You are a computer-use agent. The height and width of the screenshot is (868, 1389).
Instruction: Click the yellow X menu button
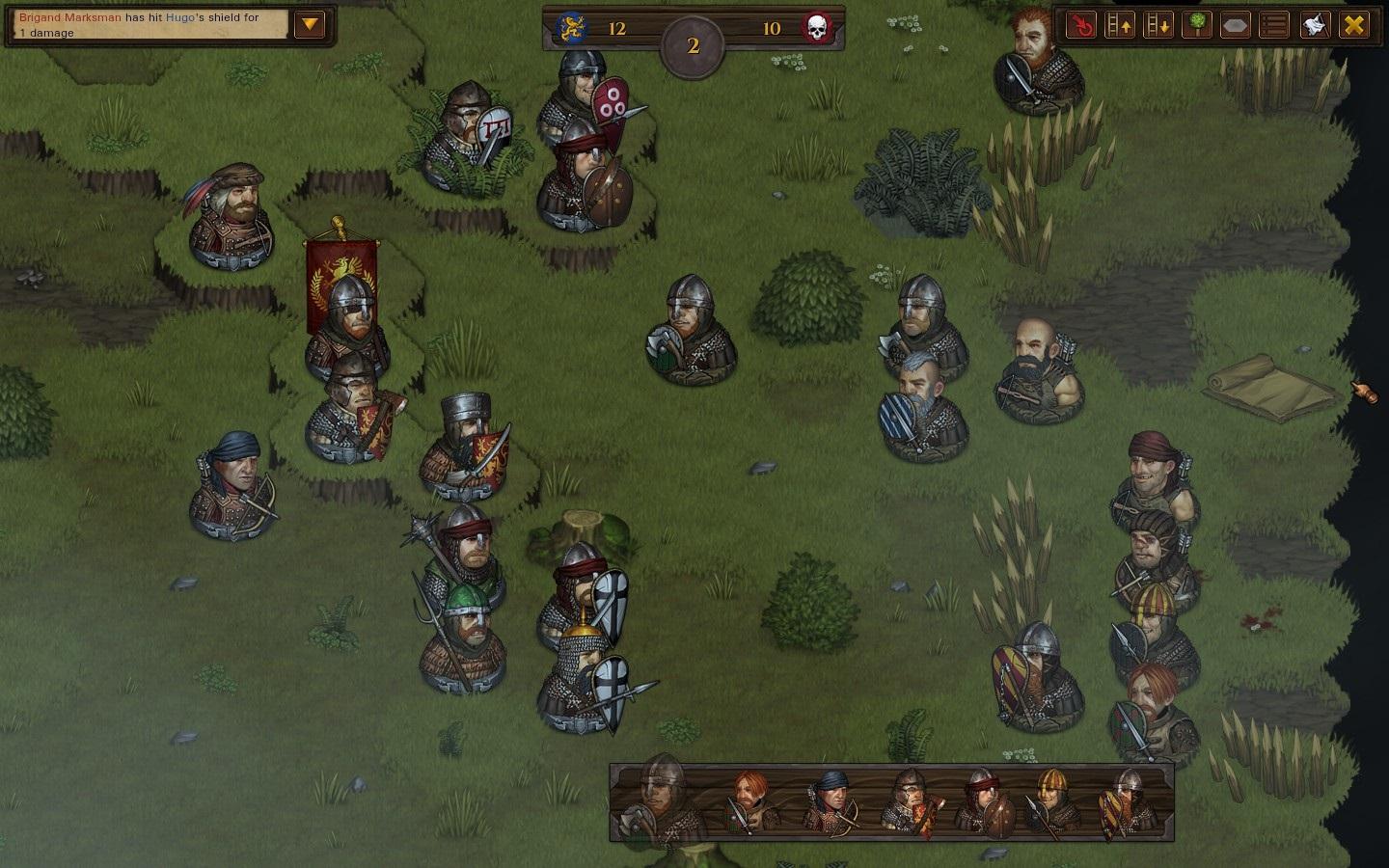click(1354, 25)
